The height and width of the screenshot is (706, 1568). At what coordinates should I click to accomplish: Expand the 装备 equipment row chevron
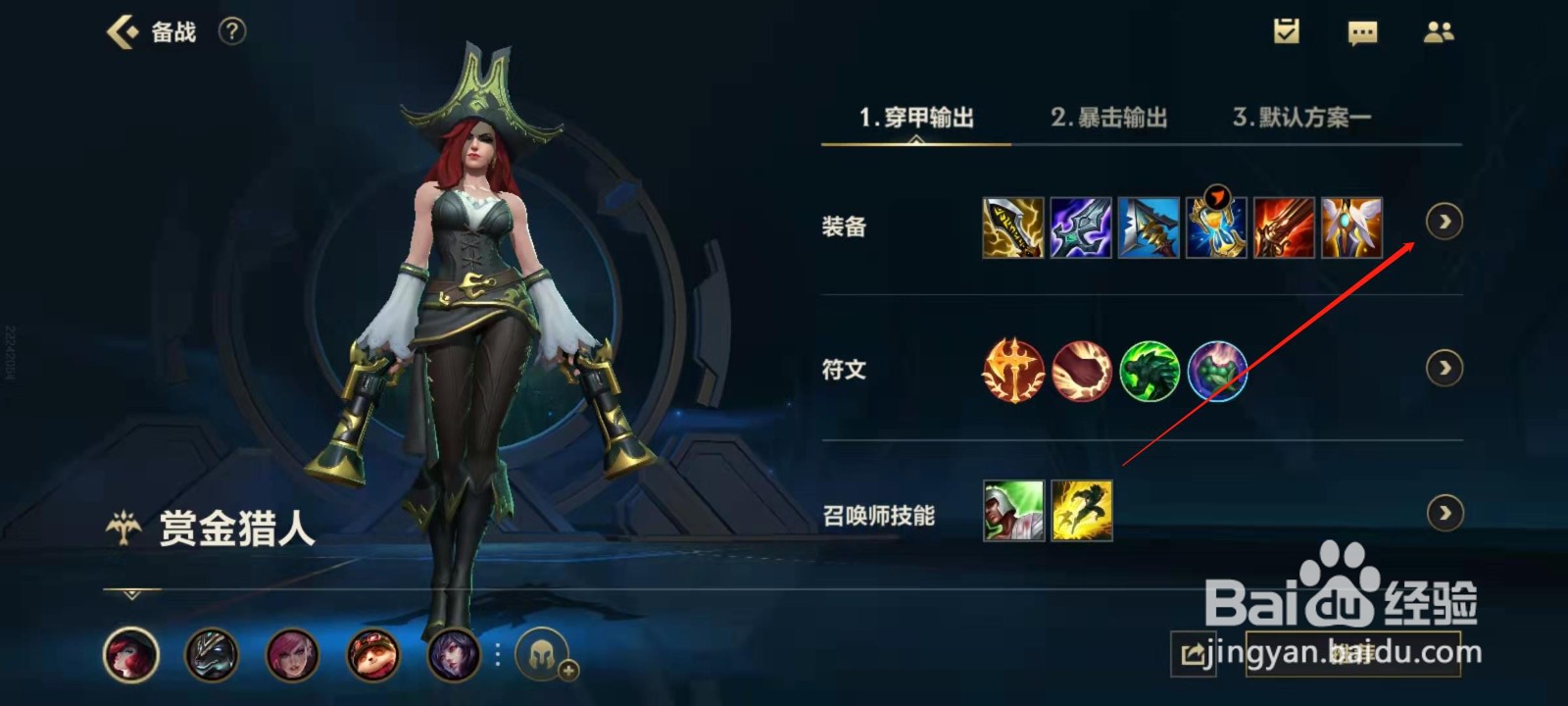[1445, 223]
